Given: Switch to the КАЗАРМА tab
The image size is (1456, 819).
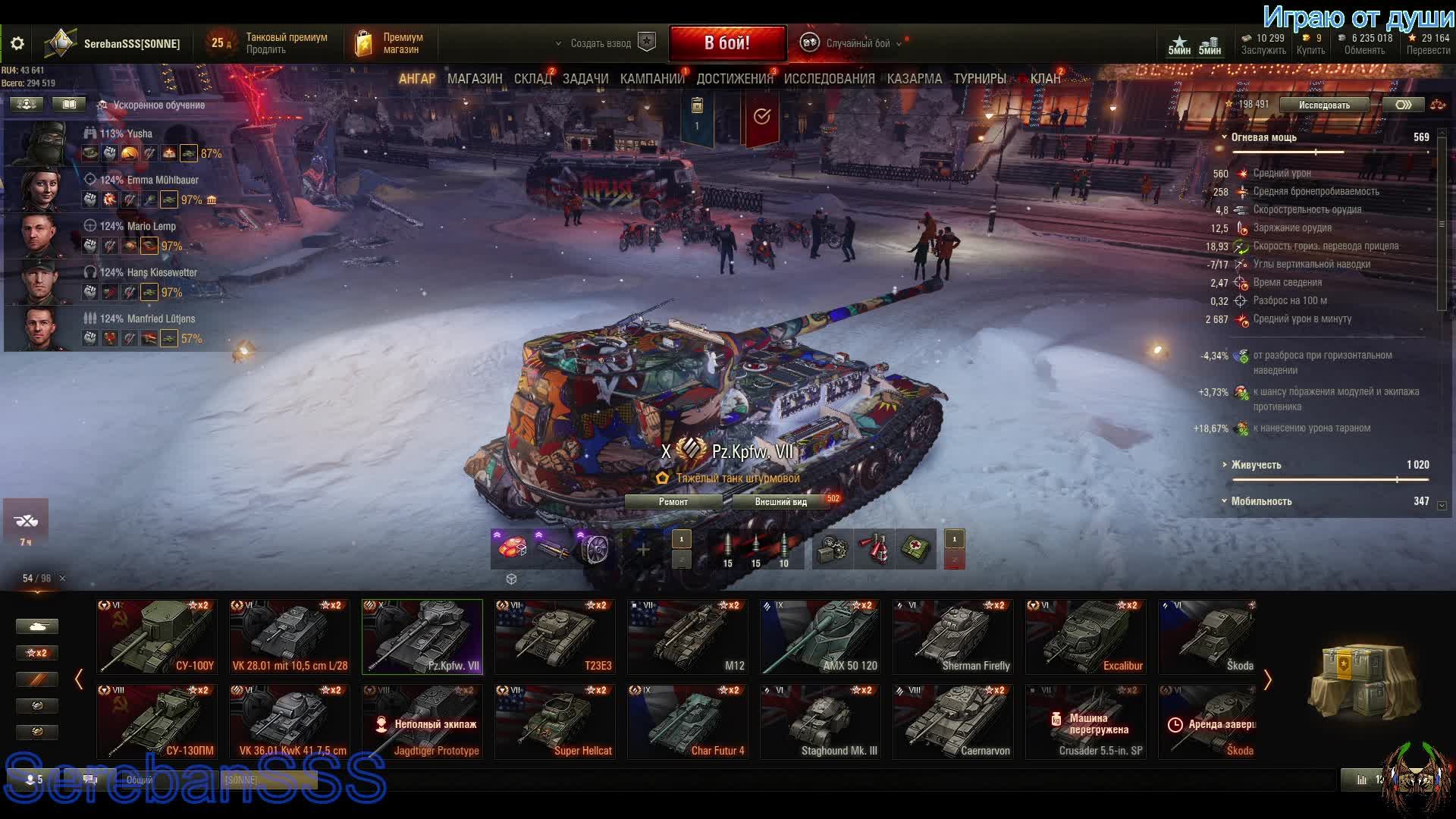Looking at the screenshot, I should point(915,79).
